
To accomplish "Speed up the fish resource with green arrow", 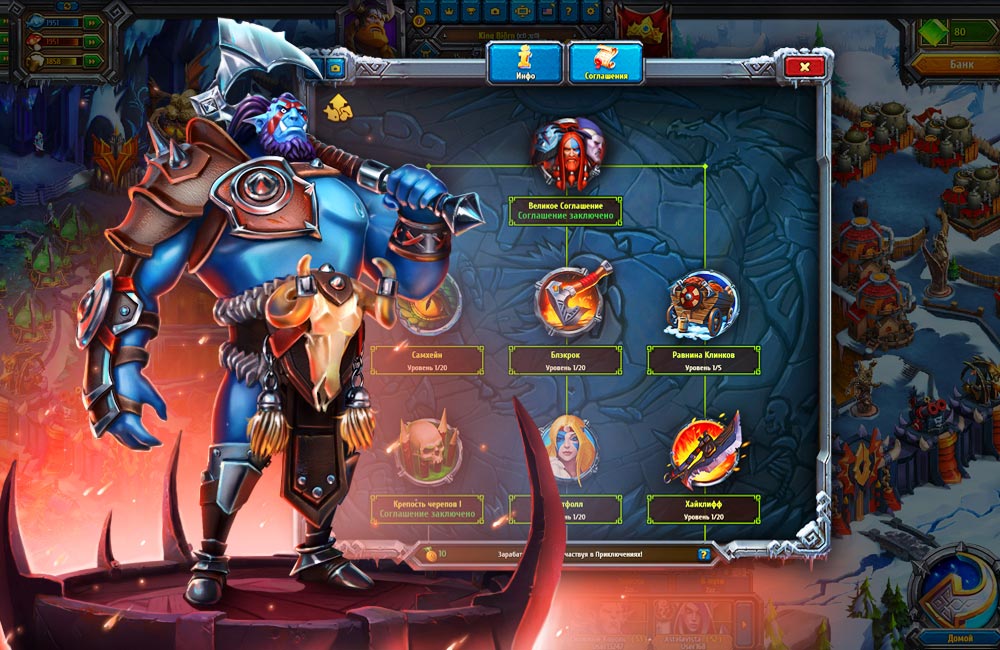I will (x=92, y=23).
